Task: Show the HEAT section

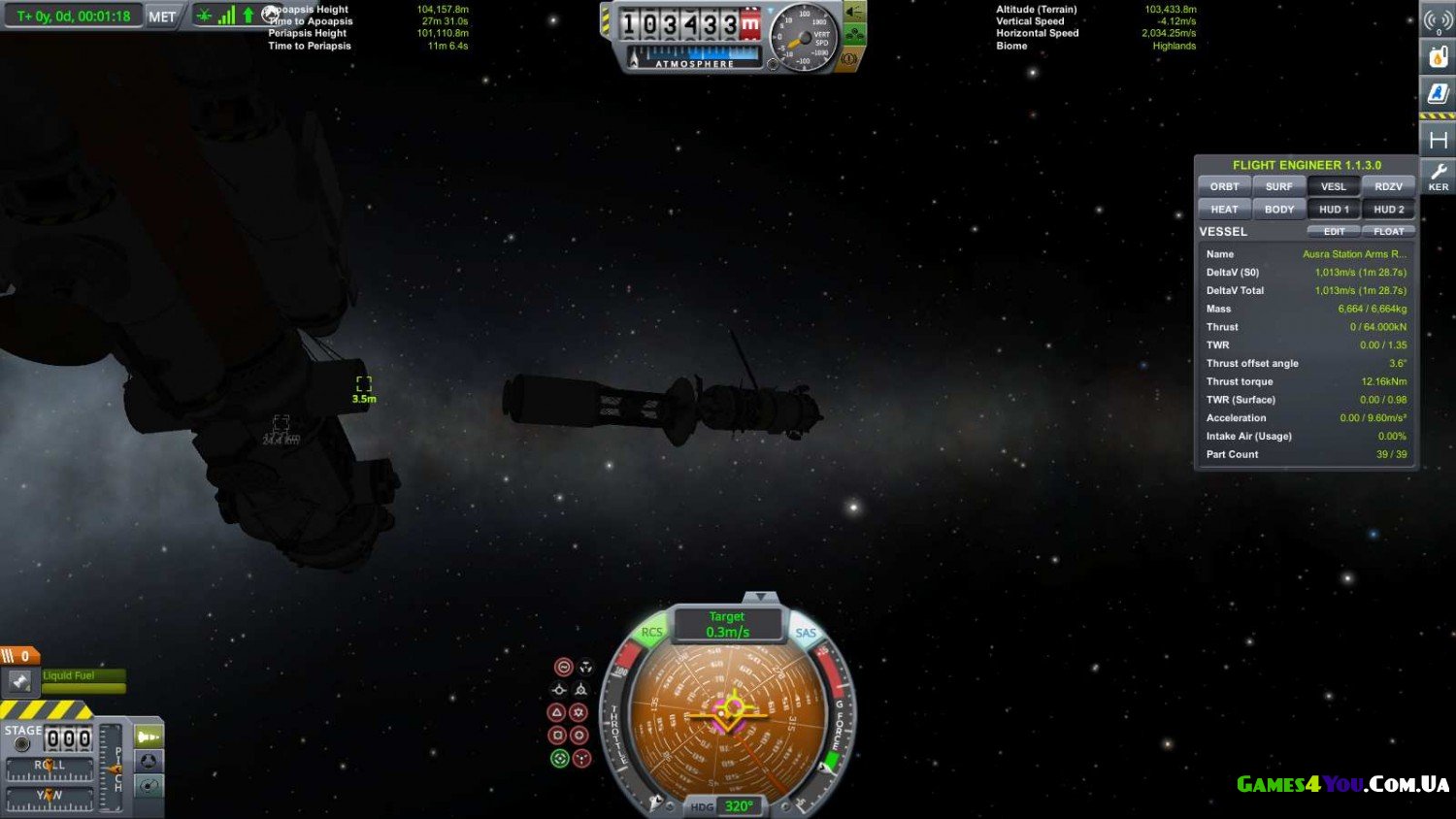Action: point(1224,209)
